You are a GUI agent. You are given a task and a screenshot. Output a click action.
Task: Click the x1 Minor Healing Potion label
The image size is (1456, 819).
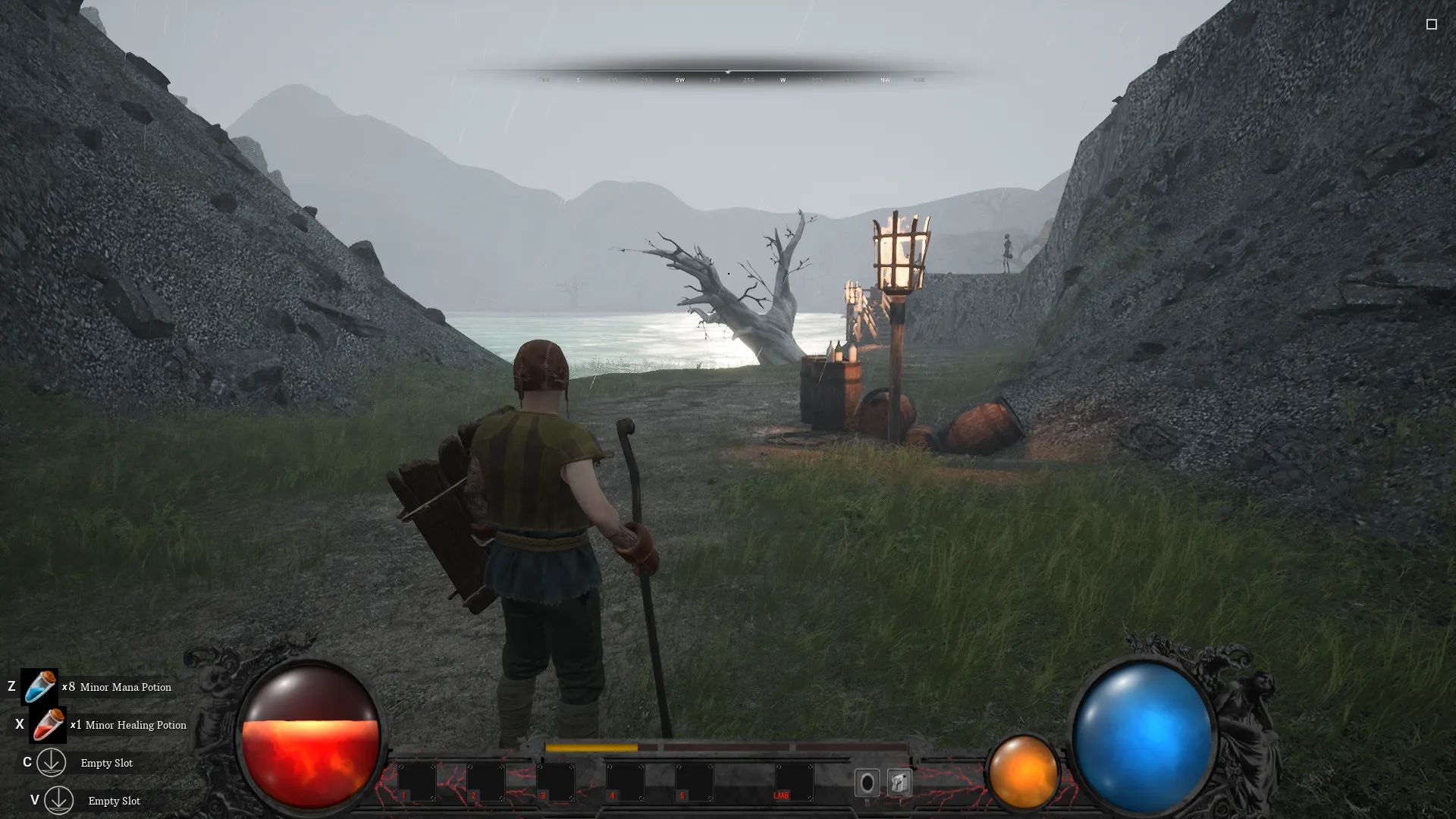tap(127, 725)
